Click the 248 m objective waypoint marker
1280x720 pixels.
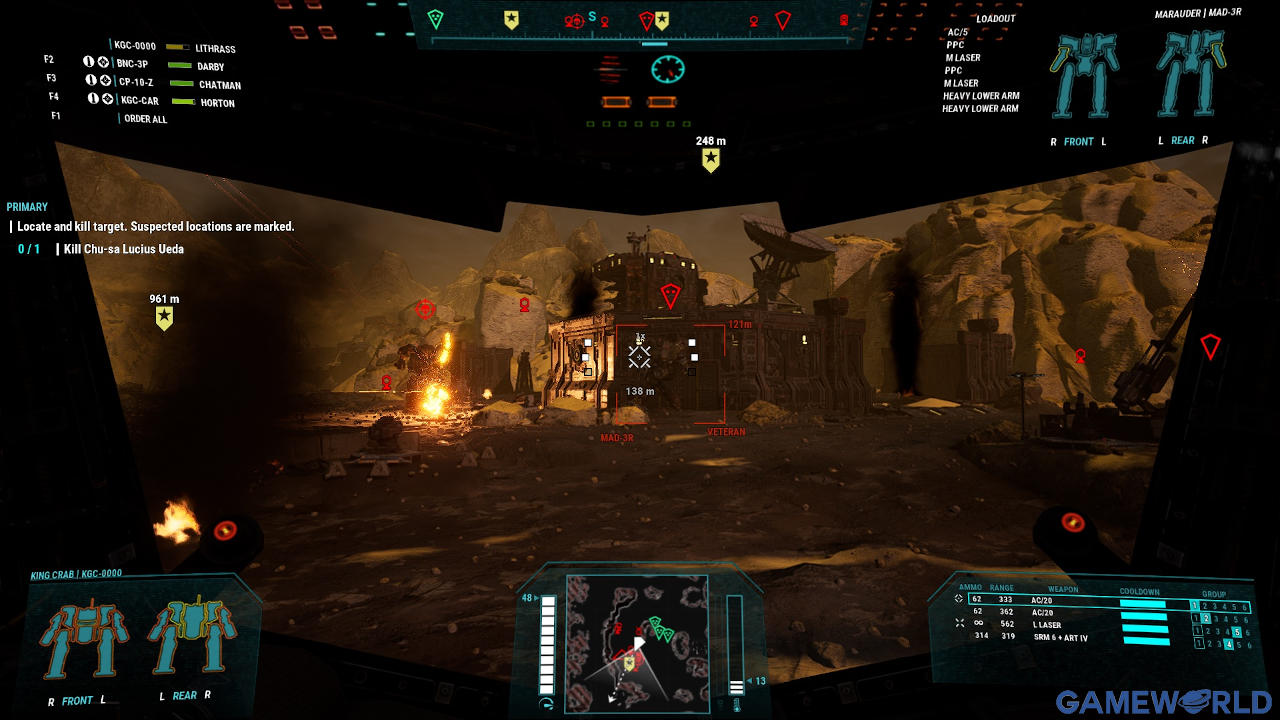pyautogui.click(x=710, y=160)
